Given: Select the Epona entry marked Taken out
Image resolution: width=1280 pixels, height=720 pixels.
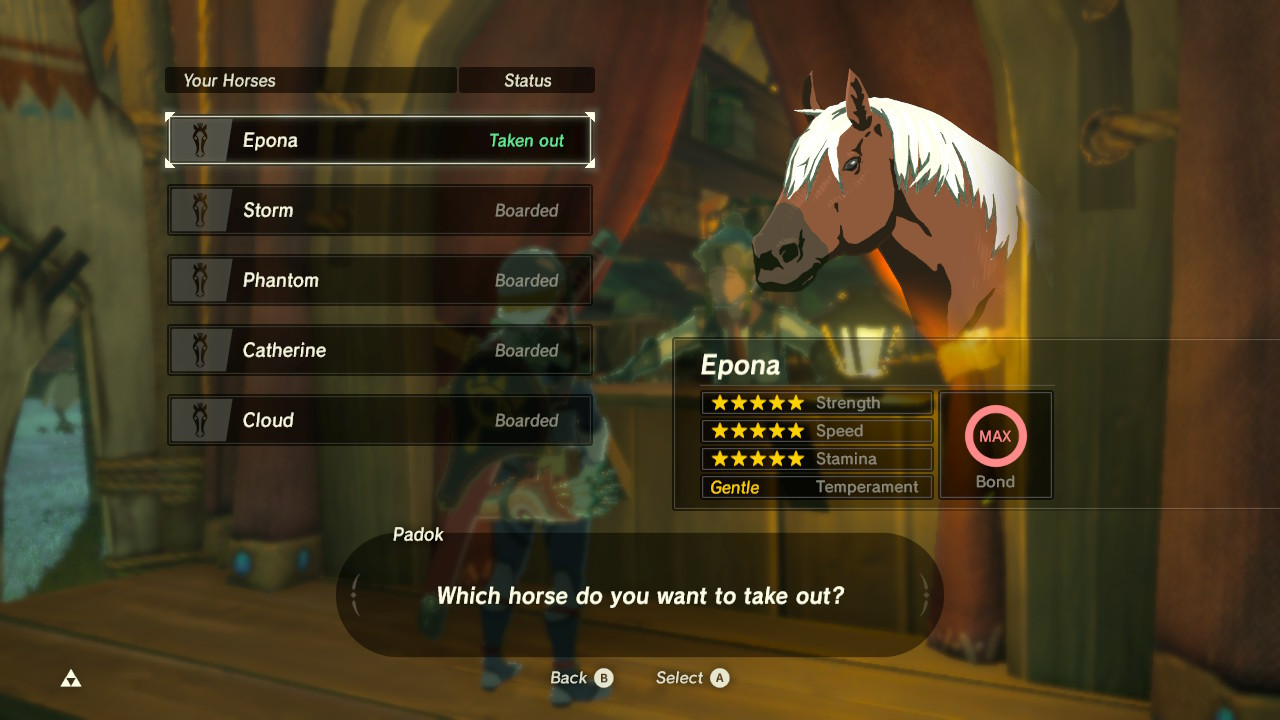Looking at the screenshot, I should (380, 140).
